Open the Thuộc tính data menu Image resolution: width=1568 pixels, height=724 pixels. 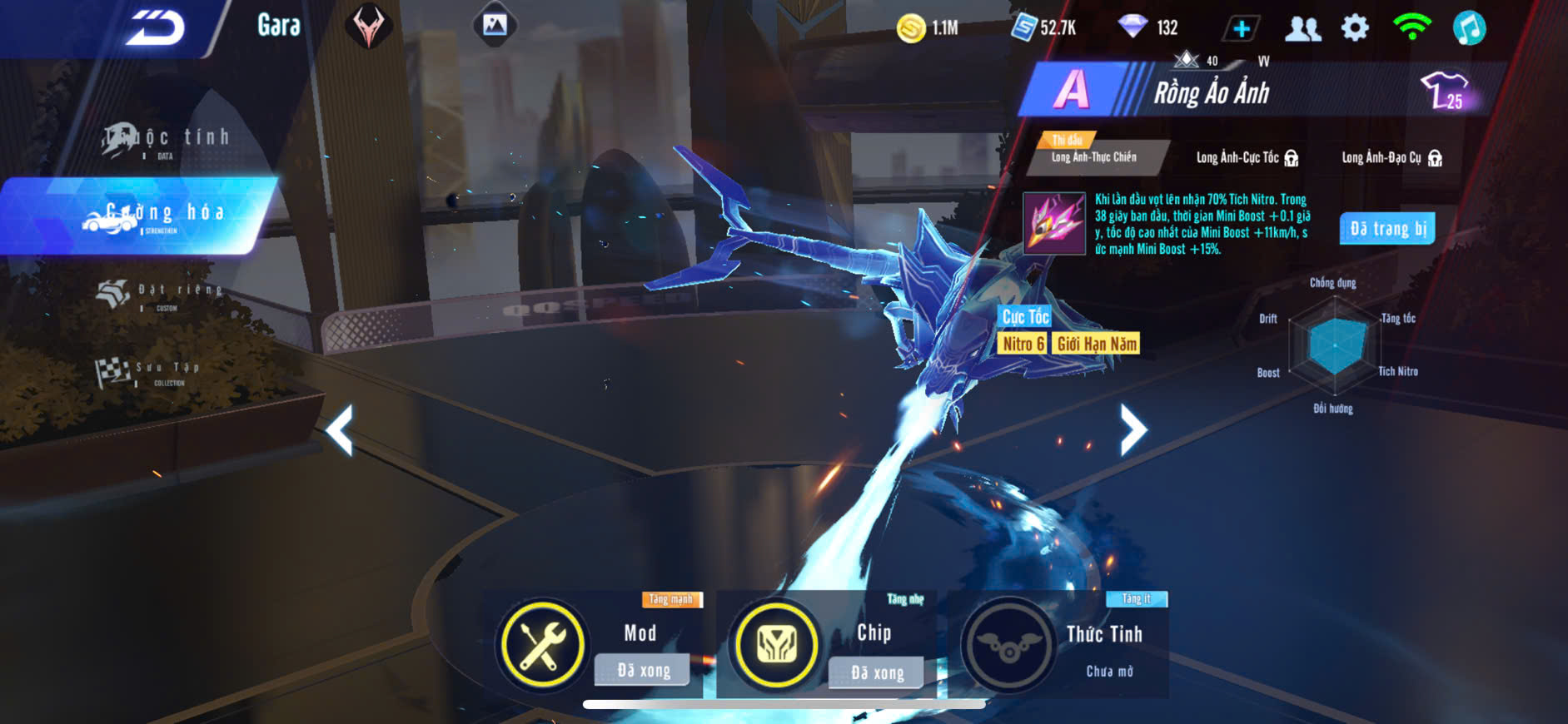167,141
